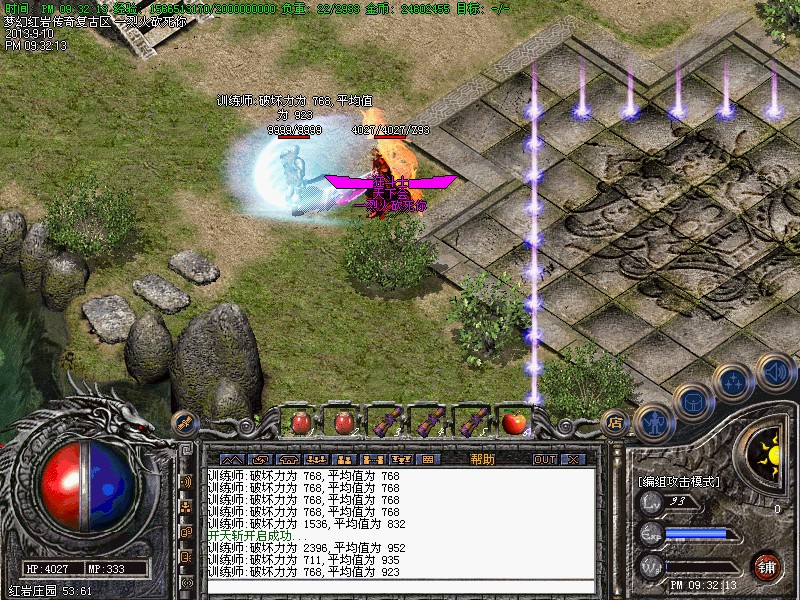Open the skills sparkle icon

point(733,381)
